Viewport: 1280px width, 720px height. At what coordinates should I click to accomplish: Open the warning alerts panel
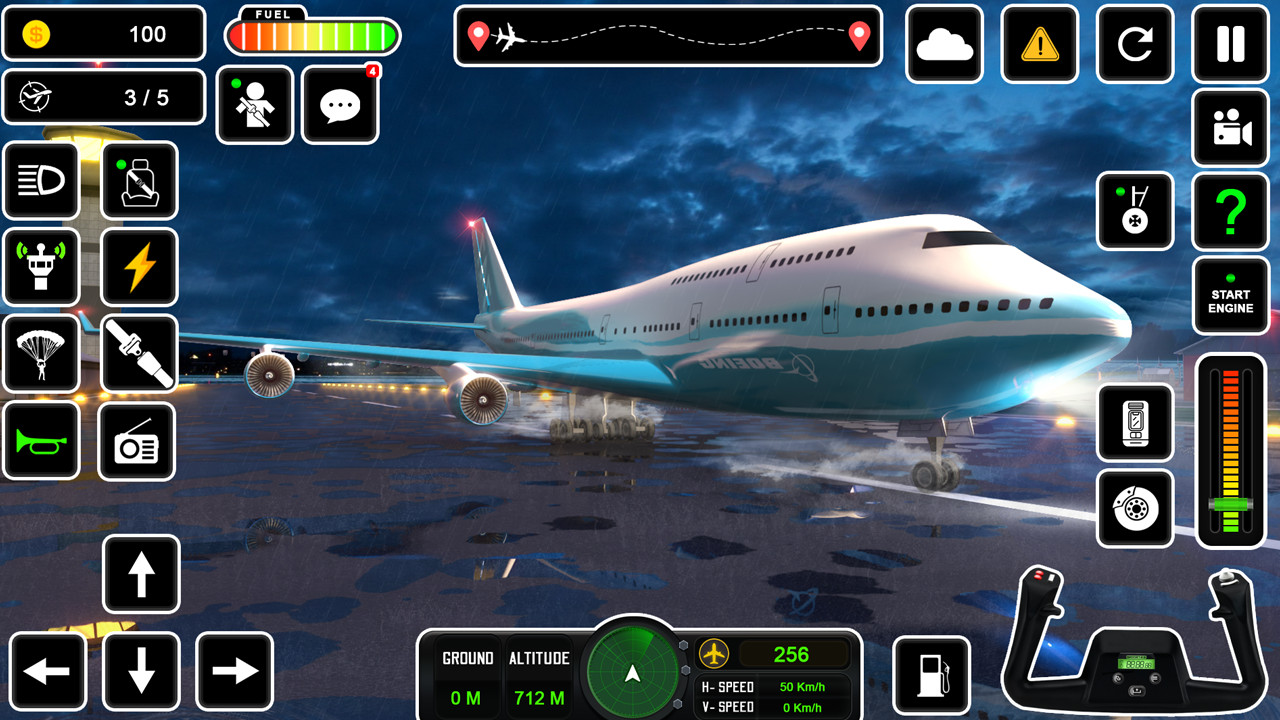point(1040,45)
